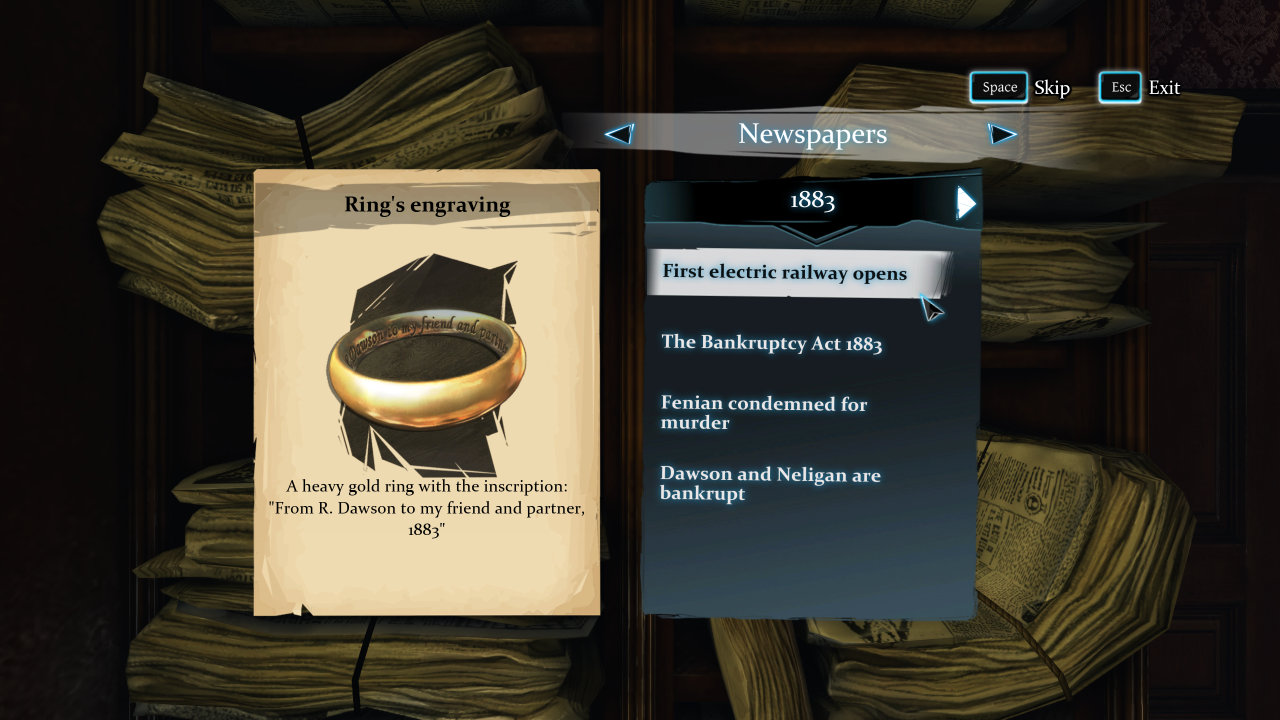The image size is (1280, 720).
Task: Switch to next archive category arrow
Action: pos(1001,134)
